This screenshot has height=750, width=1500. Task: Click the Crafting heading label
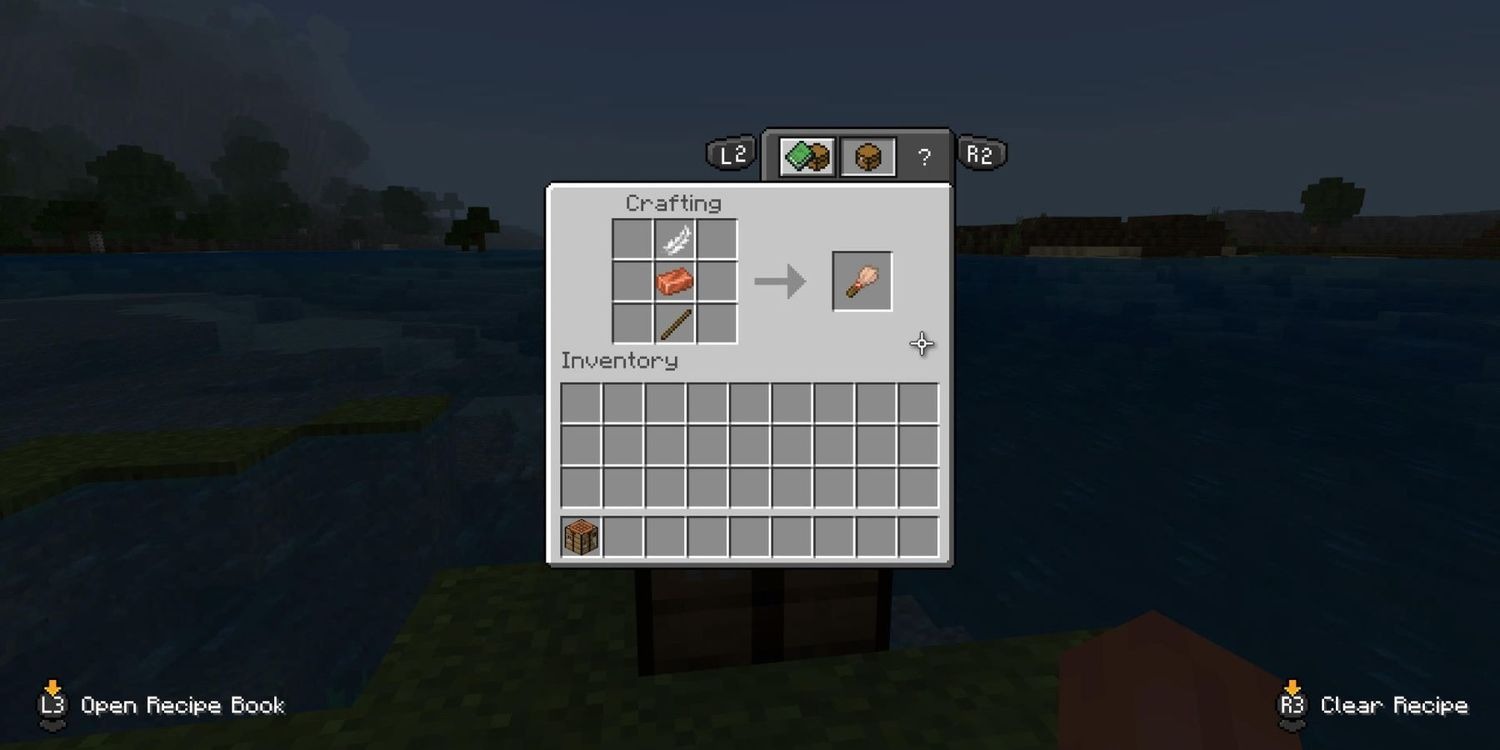tap(674, 203)
